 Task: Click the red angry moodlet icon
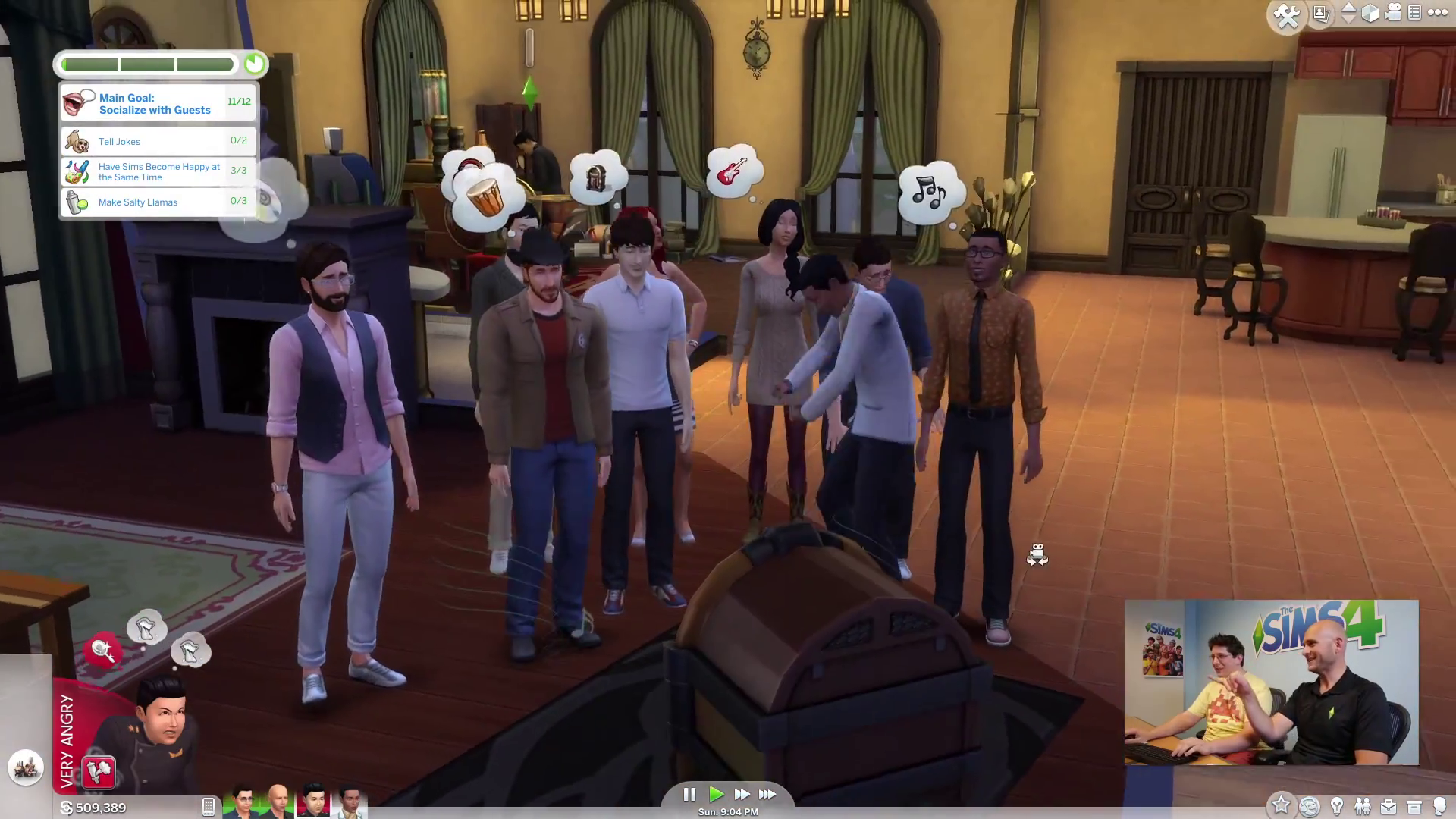point(99,772)
